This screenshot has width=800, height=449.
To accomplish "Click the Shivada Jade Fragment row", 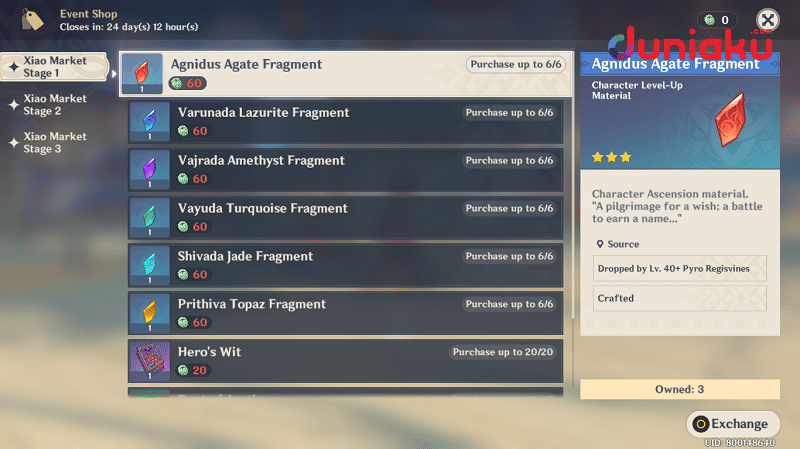I will [x=340, y=265].
